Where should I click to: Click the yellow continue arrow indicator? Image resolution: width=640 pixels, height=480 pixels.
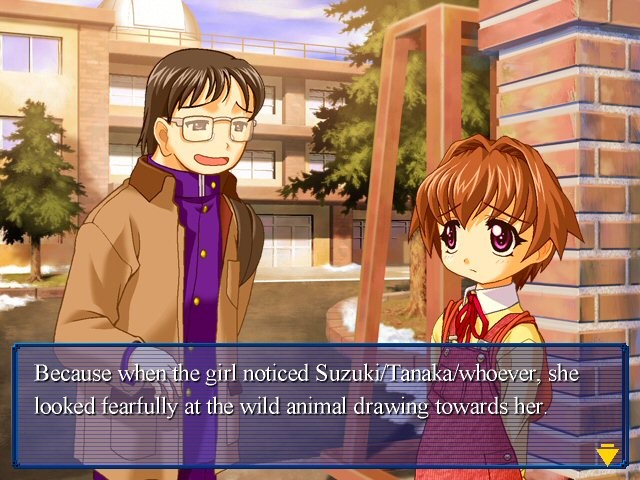[607, 456]
